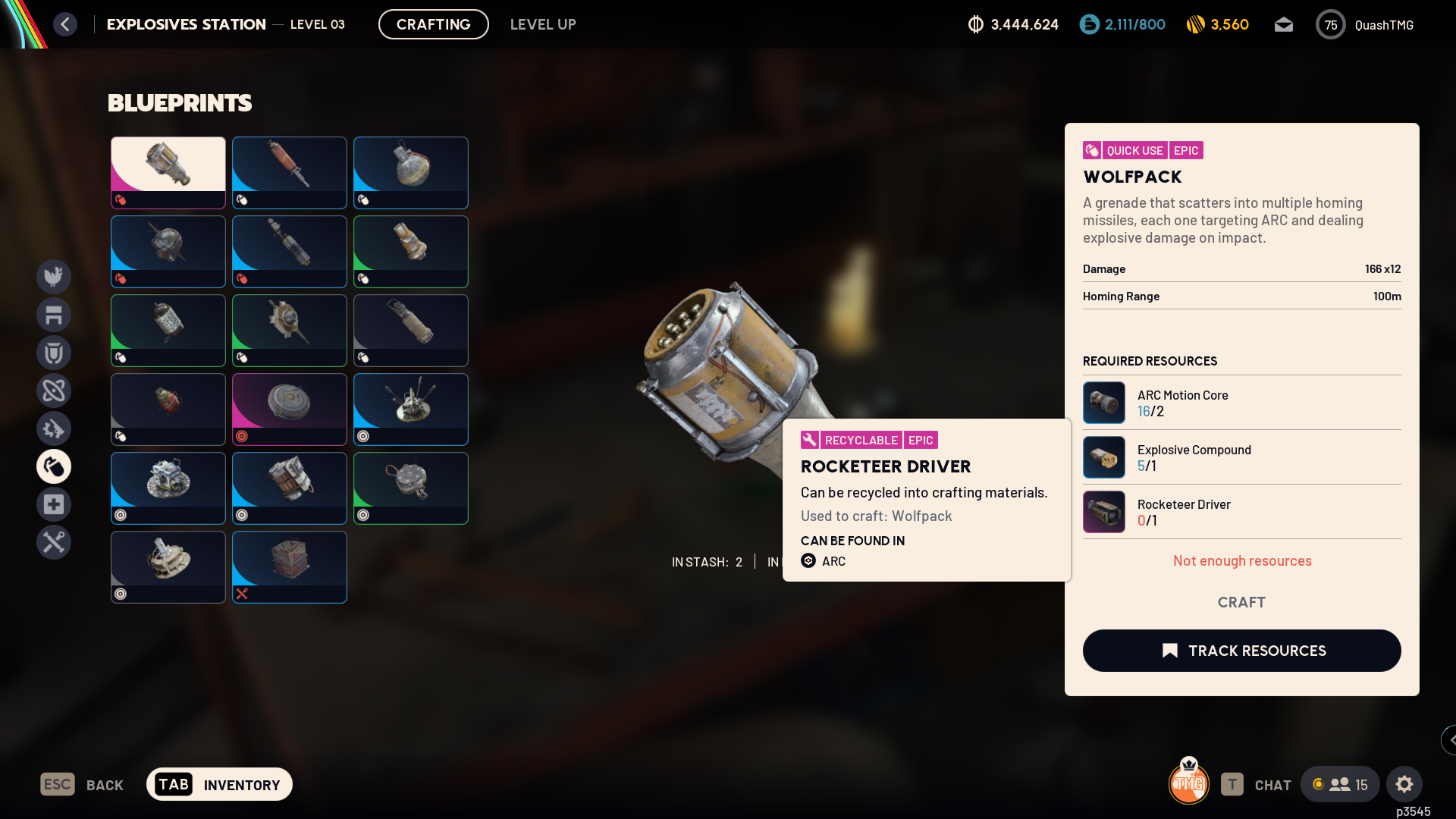Click the back arrow beside Explosives Station
This screenshot has height=819, width=1456.
tap(65, 24)
